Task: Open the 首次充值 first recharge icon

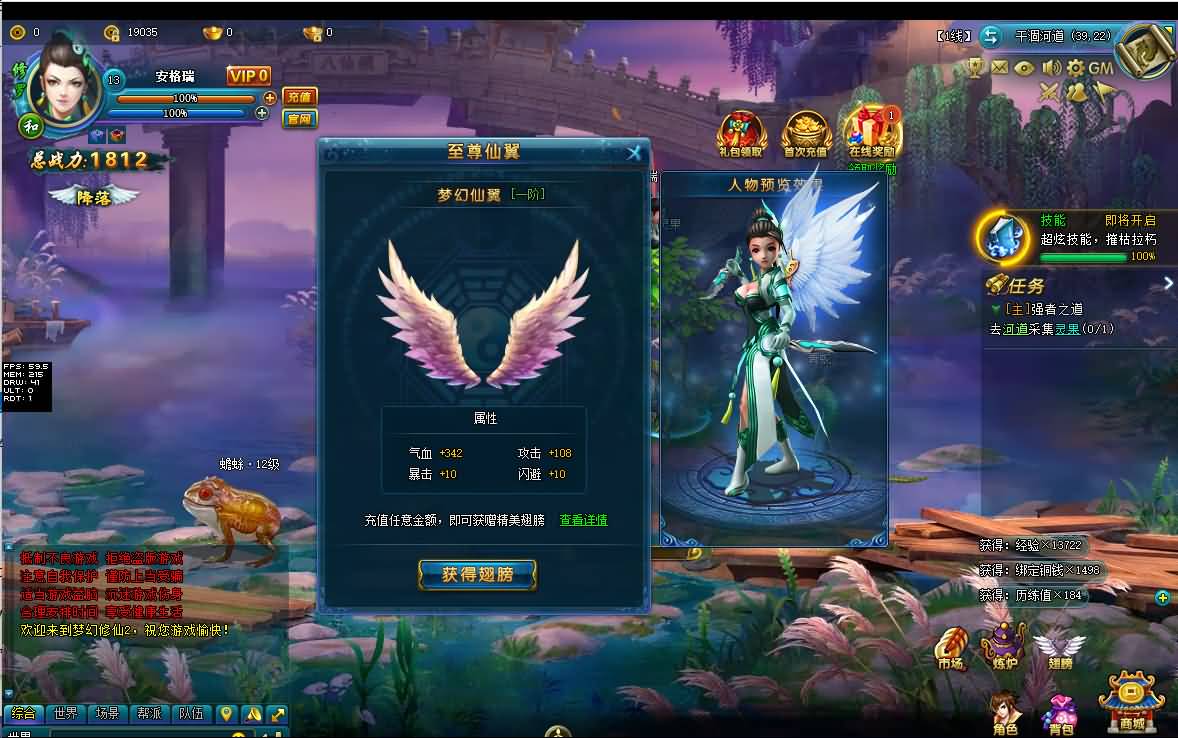Action: click(x=805, y=134)
